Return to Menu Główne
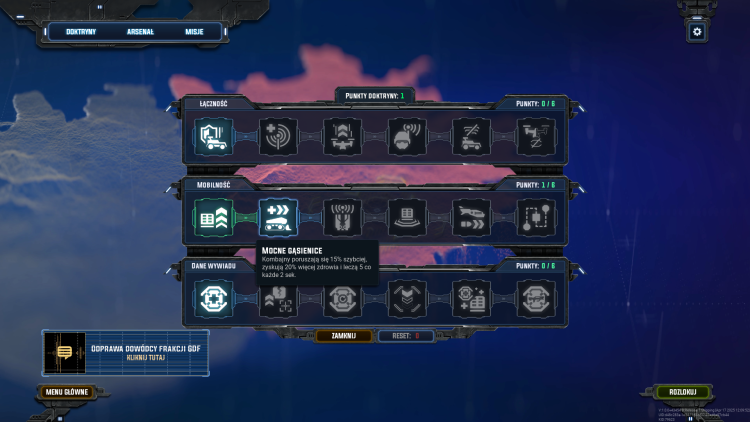This screenshot has height=422, width=750. click(x=68, y=392)
